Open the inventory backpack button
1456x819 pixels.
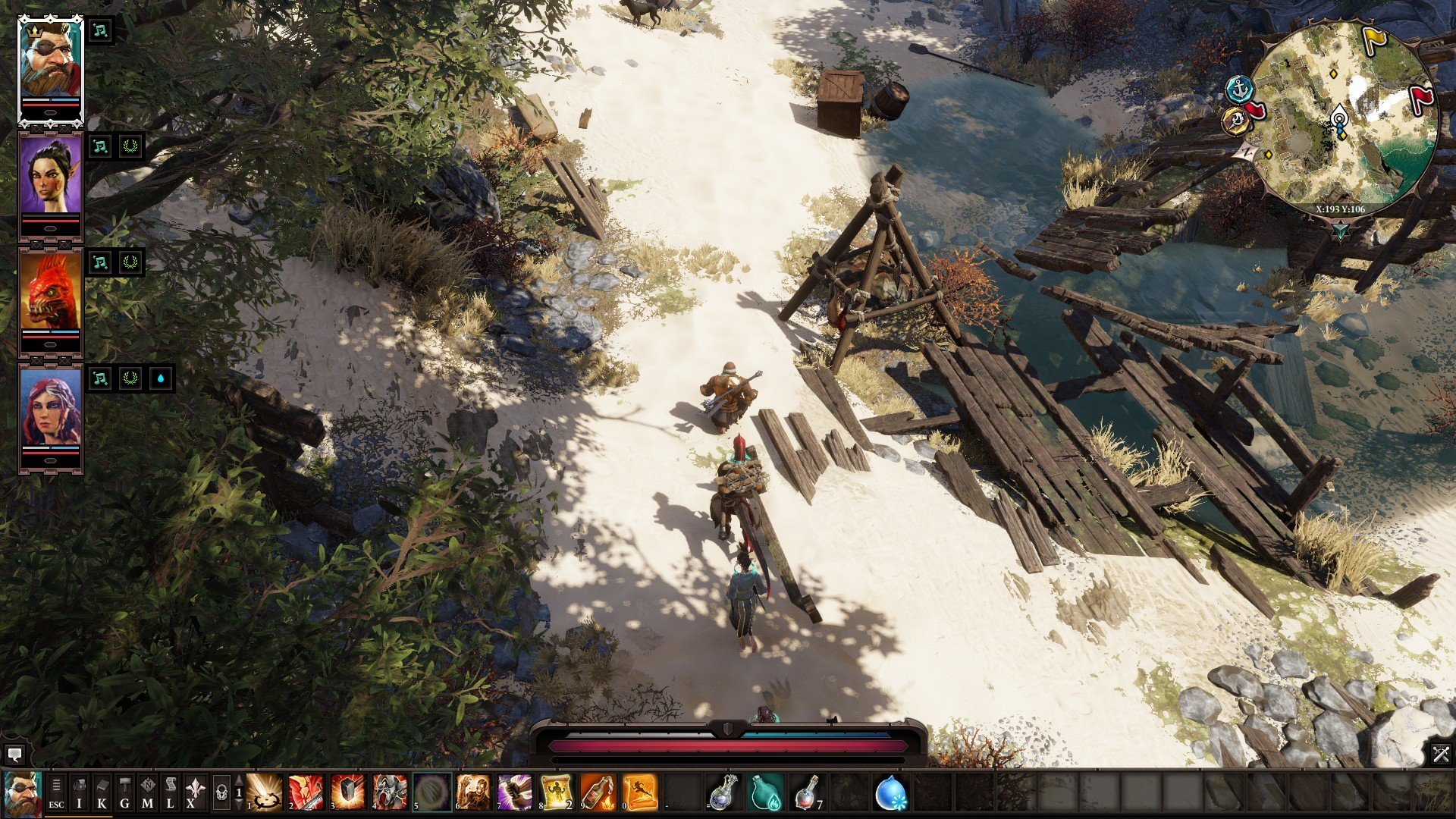[x=79, y=792]
